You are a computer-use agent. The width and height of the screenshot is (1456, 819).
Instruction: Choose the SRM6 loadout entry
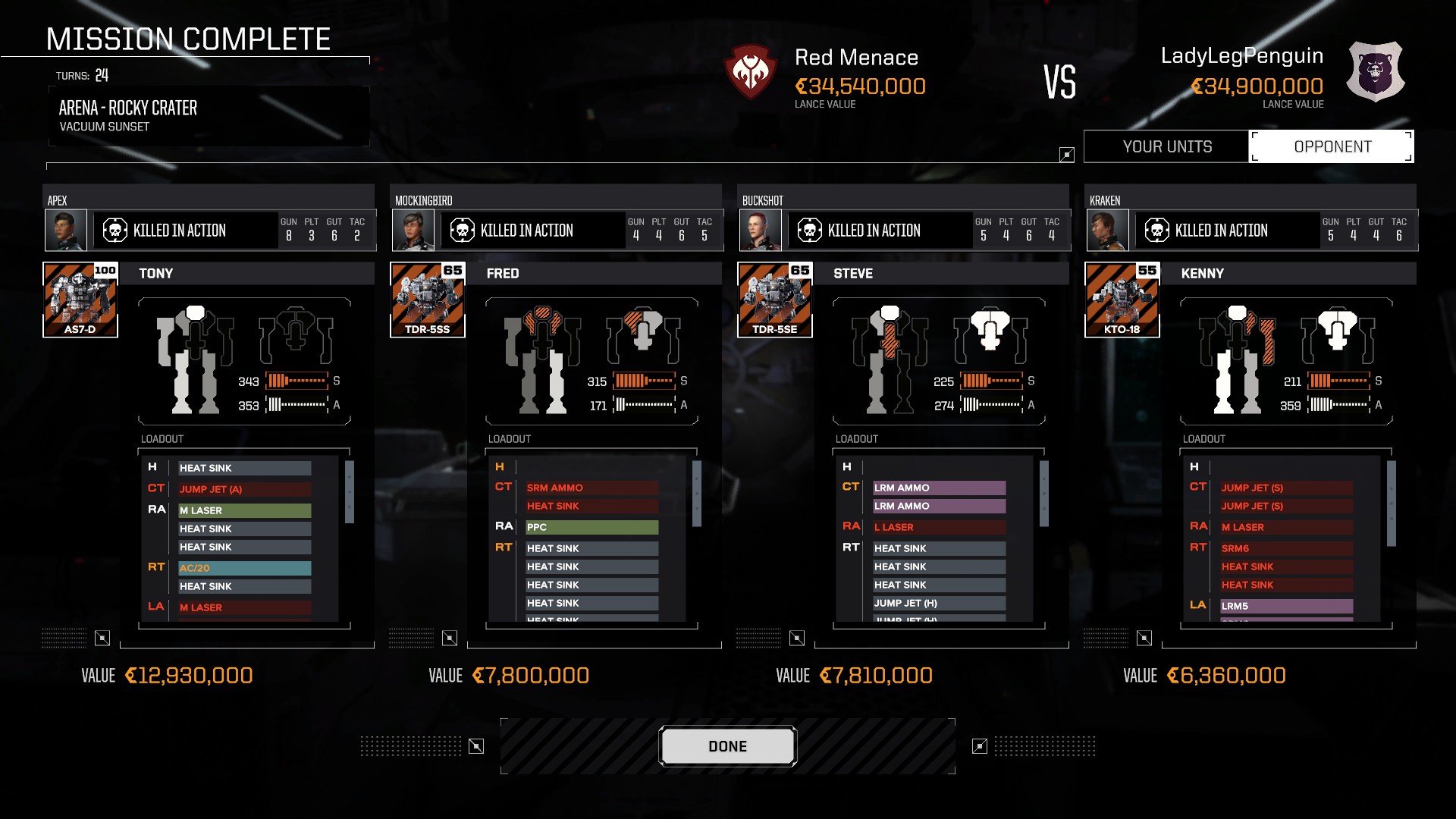pyautogui.click(x=1286, y=548)
